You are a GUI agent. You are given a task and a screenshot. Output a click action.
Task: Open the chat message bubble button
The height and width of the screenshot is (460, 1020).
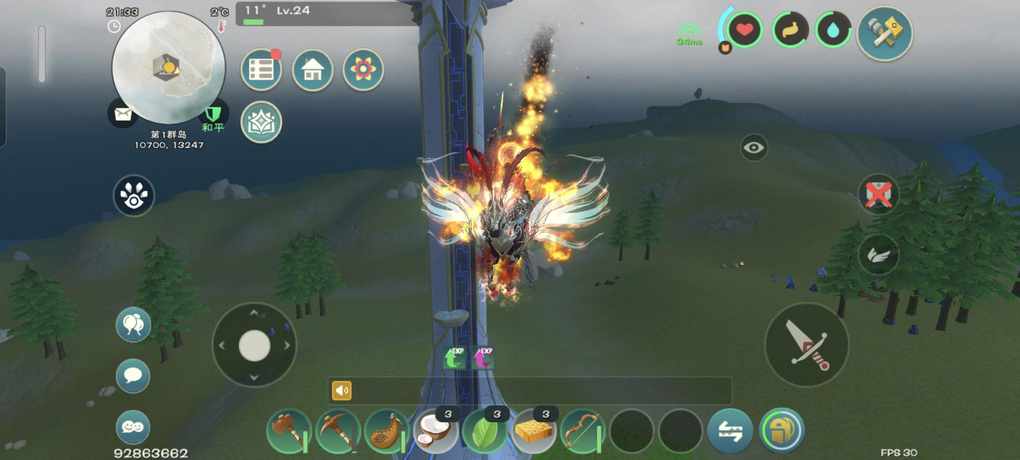tap(133, 376)
